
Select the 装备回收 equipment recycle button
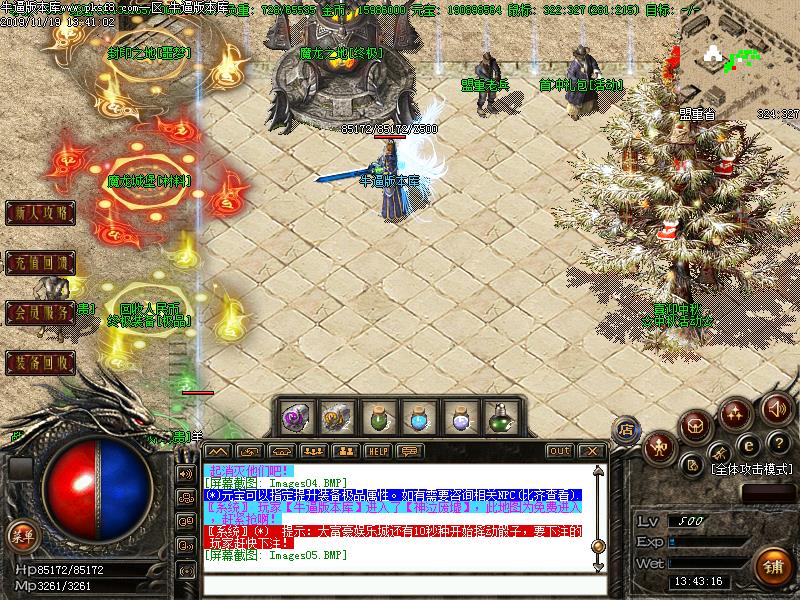[41, 362]
